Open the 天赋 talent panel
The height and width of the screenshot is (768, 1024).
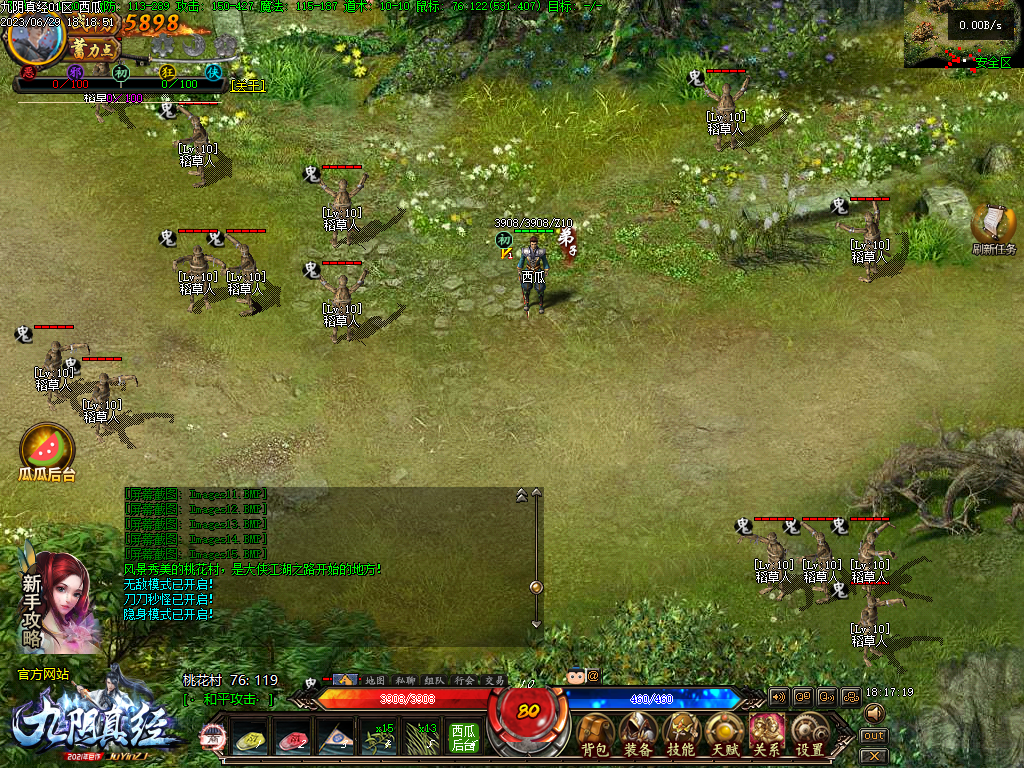724,734
